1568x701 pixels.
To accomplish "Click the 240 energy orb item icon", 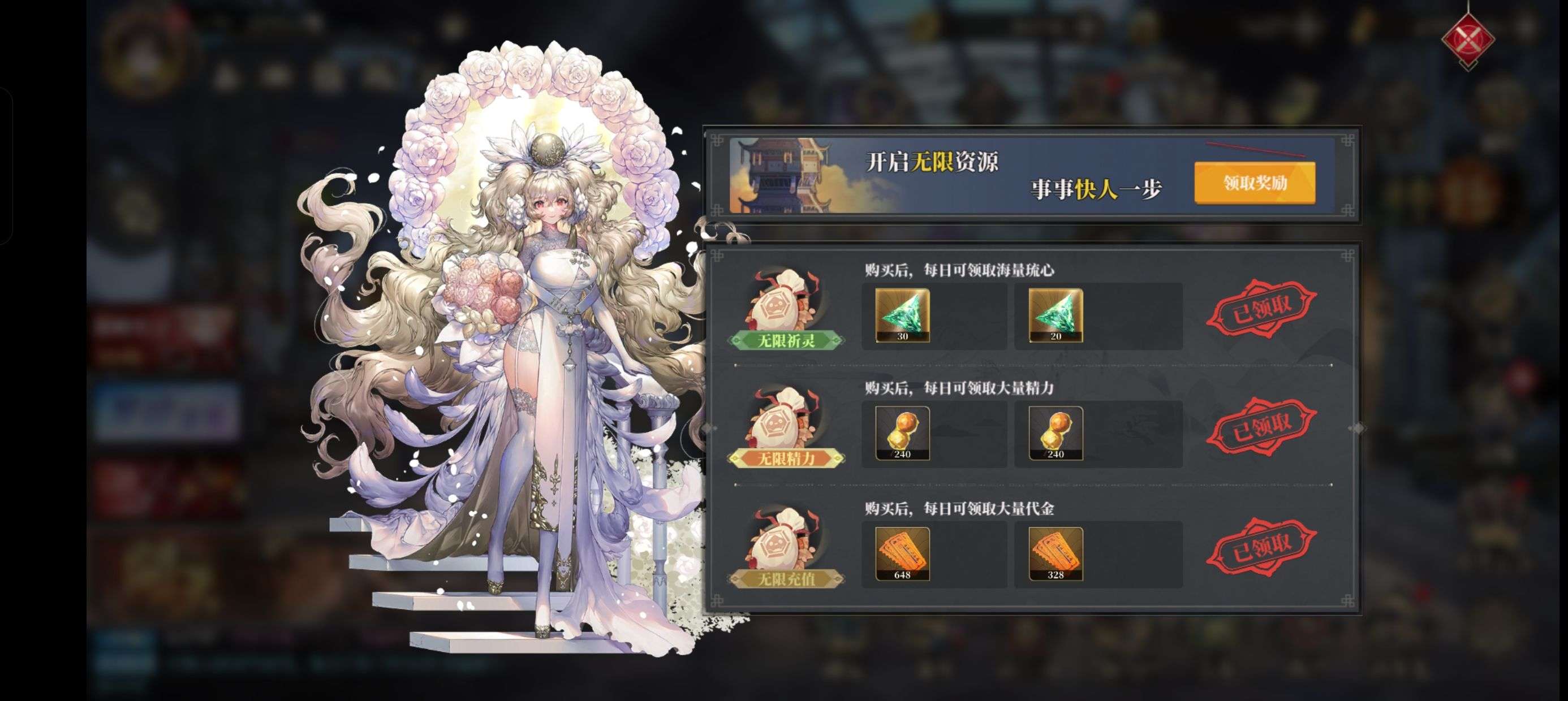I will (903, 434).
